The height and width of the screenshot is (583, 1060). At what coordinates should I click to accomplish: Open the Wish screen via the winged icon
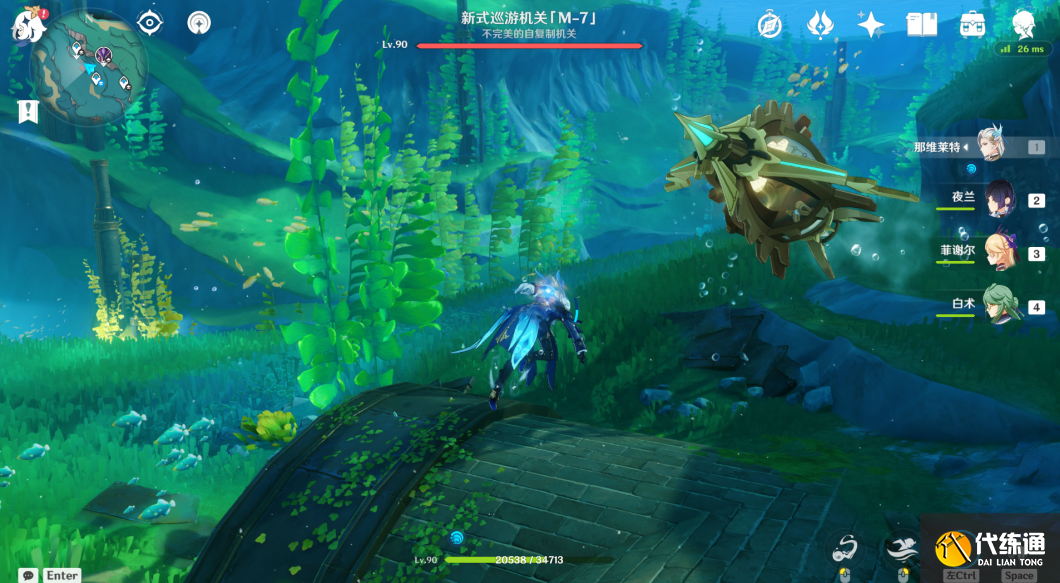[821, 25]
